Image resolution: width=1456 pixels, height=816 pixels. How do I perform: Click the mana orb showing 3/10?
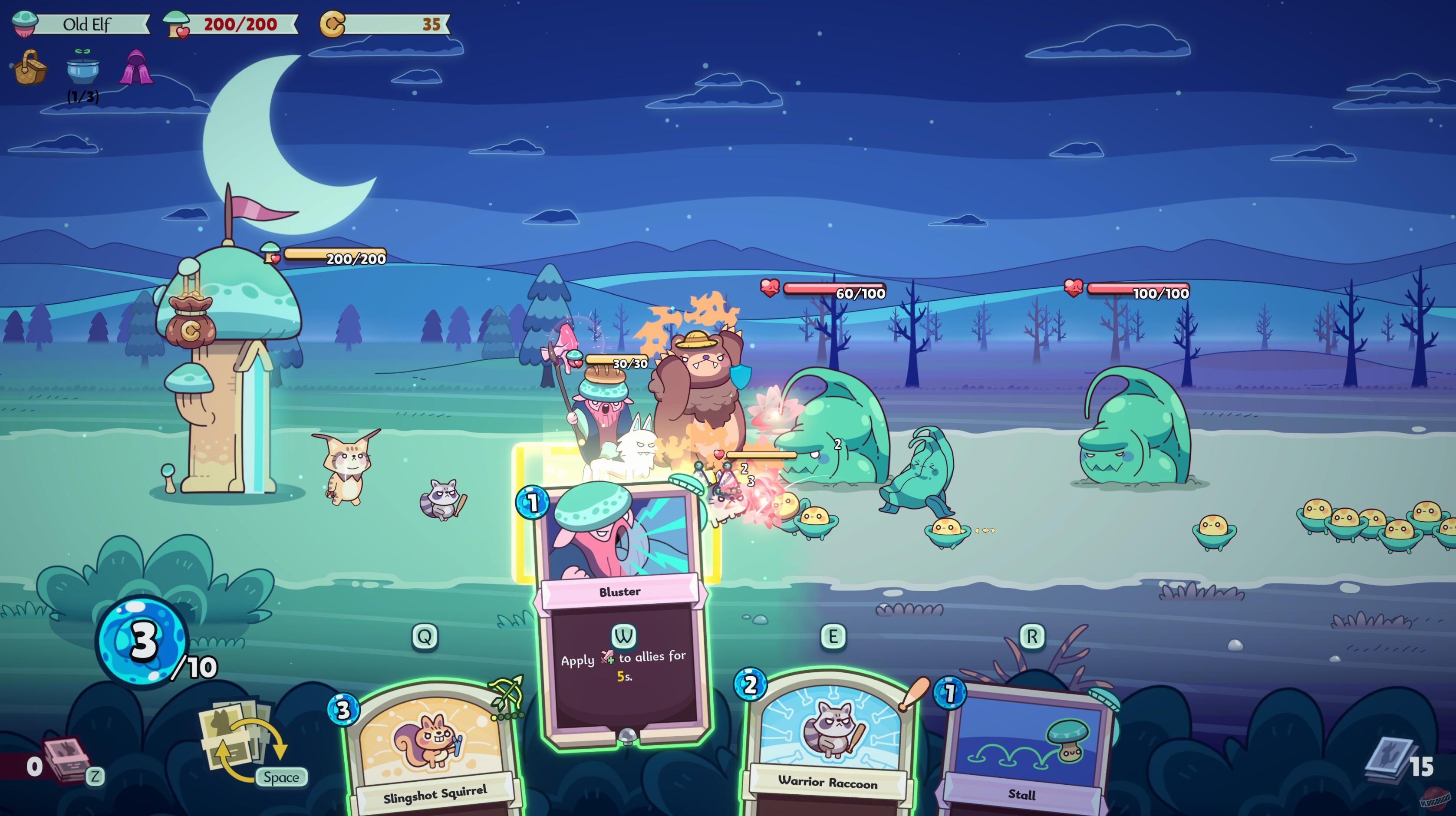click(x=142, y=642)
